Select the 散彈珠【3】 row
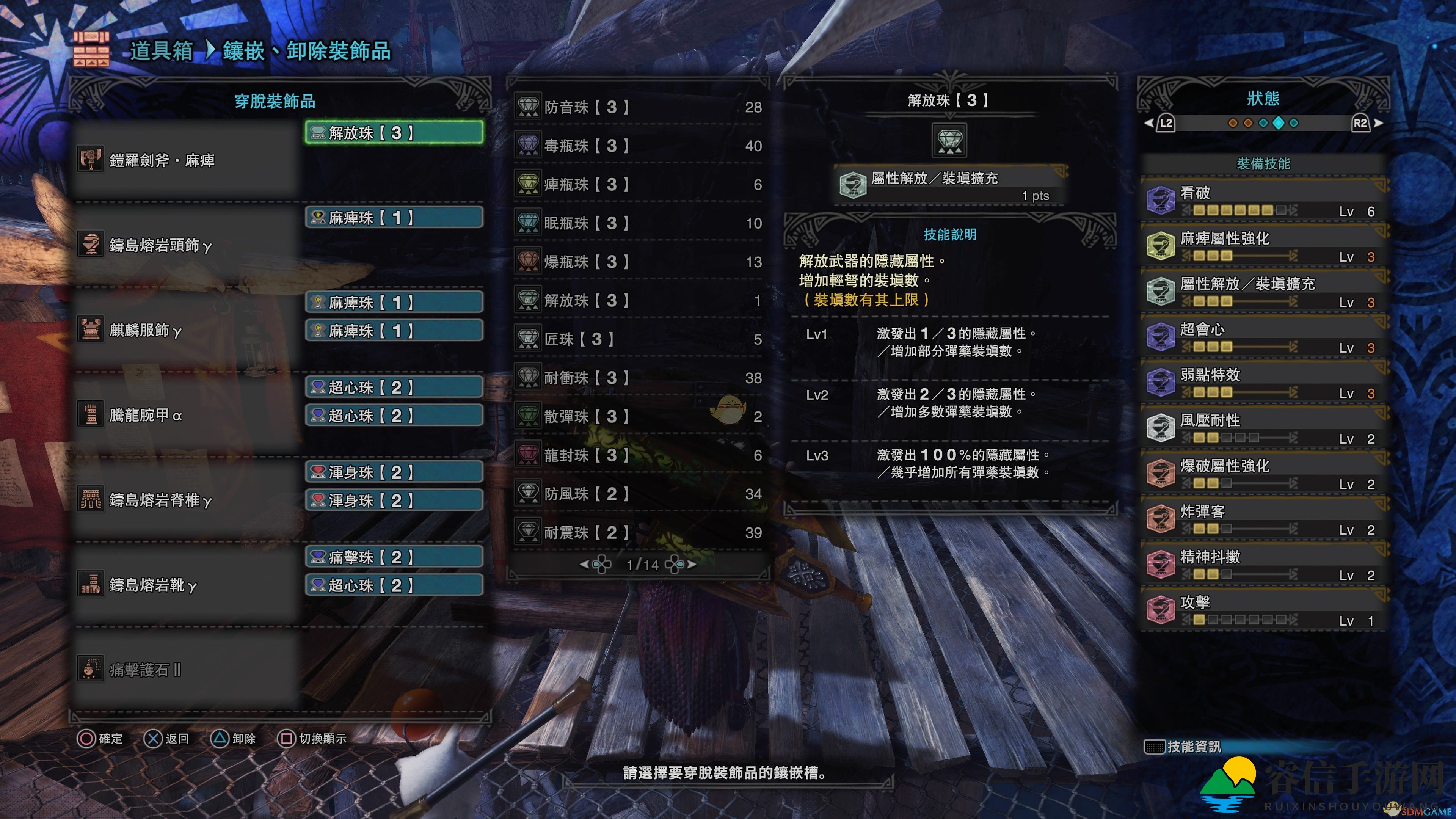The image size is (1456, 819). click(x=639, y=417)
